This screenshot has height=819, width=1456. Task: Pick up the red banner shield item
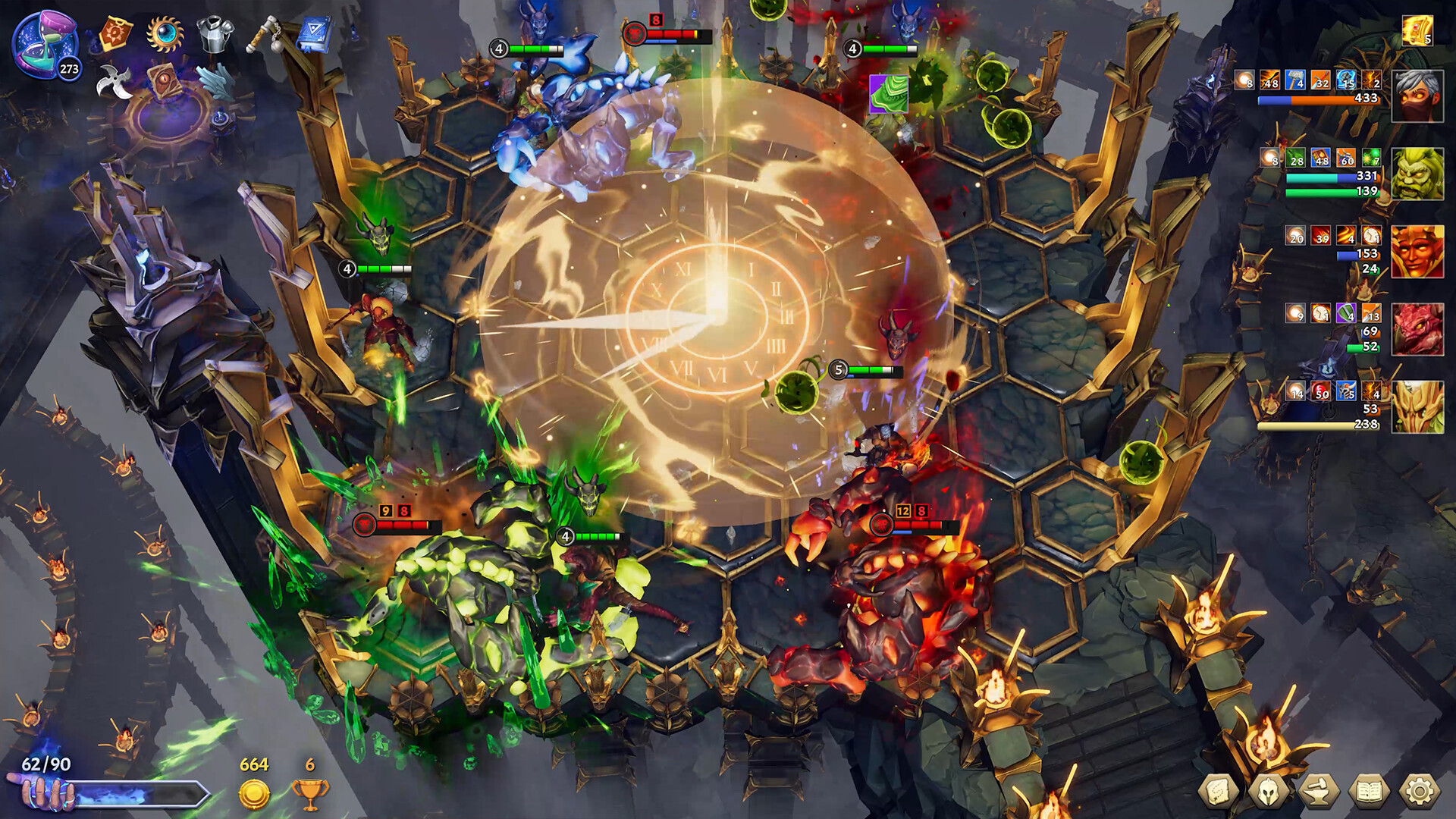117,33
